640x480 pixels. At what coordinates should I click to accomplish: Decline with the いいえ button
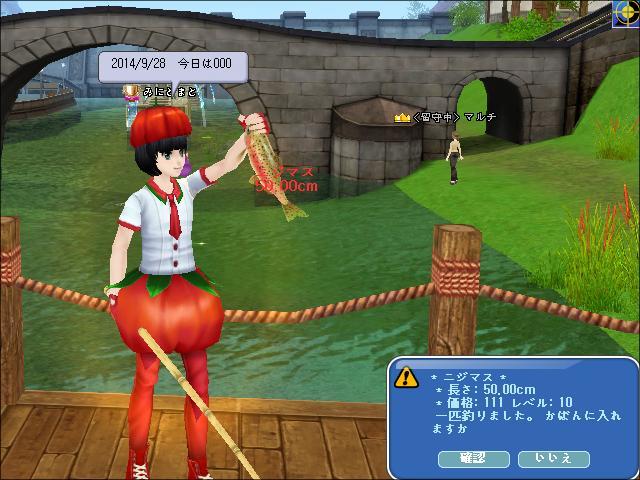[554, 459]
